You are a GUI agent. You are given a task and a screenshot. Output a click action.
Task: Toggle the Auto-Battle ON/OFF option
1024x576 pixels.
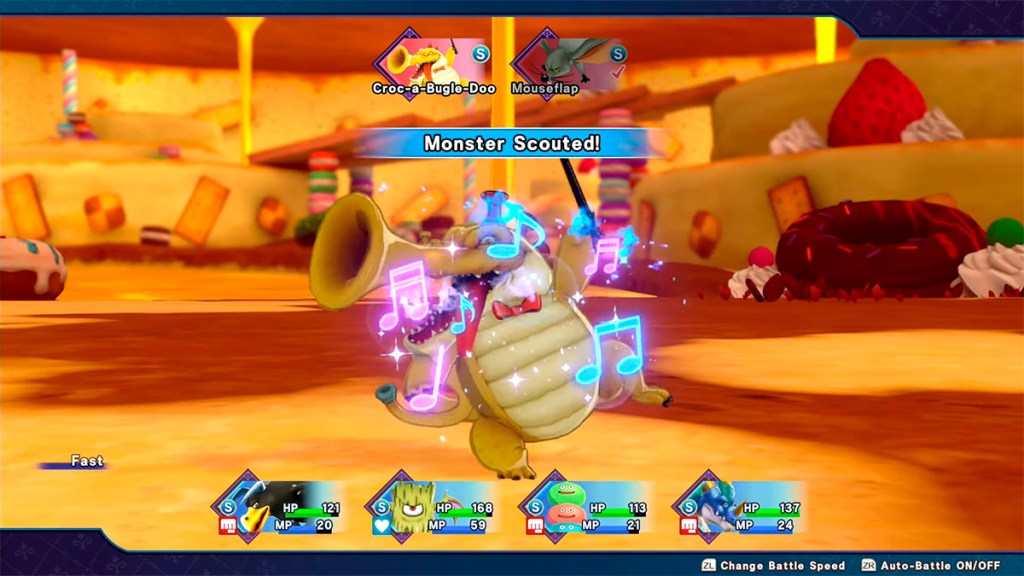(938, 565)
